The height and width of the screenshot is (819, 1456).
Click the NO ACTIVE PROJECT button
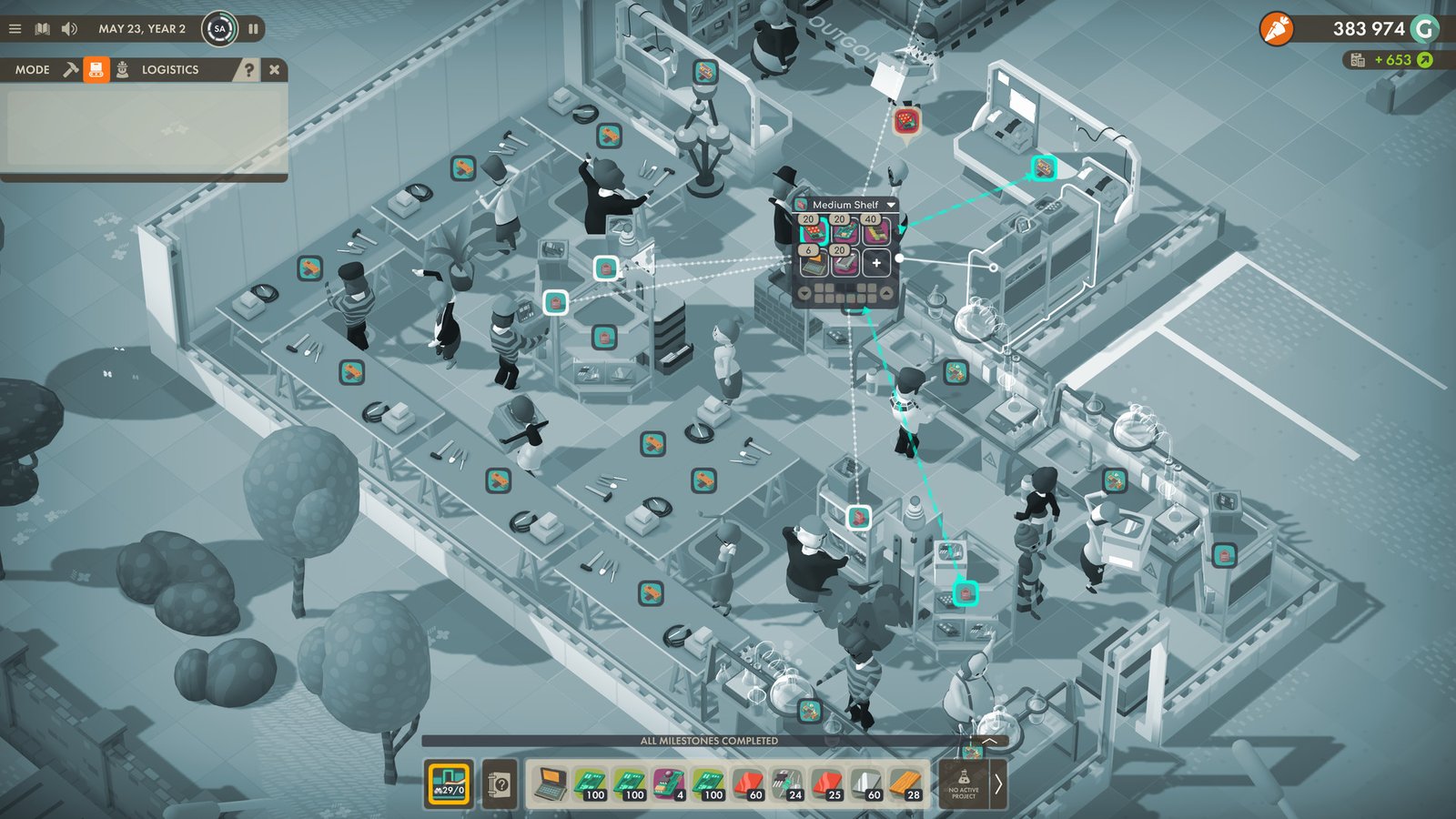[962, 784]
